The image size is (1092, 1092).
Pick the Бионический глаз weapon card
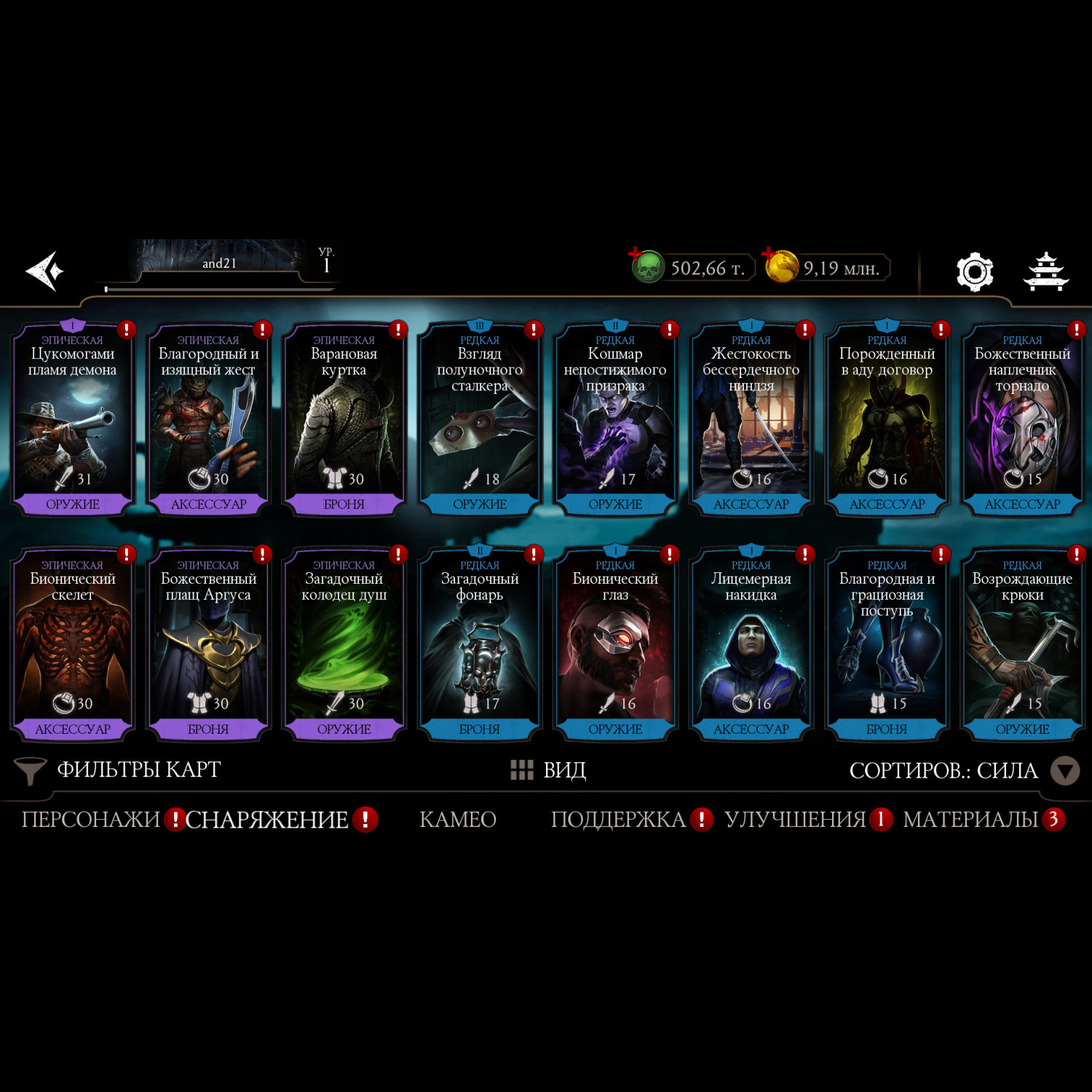click(x=615, y=645)
